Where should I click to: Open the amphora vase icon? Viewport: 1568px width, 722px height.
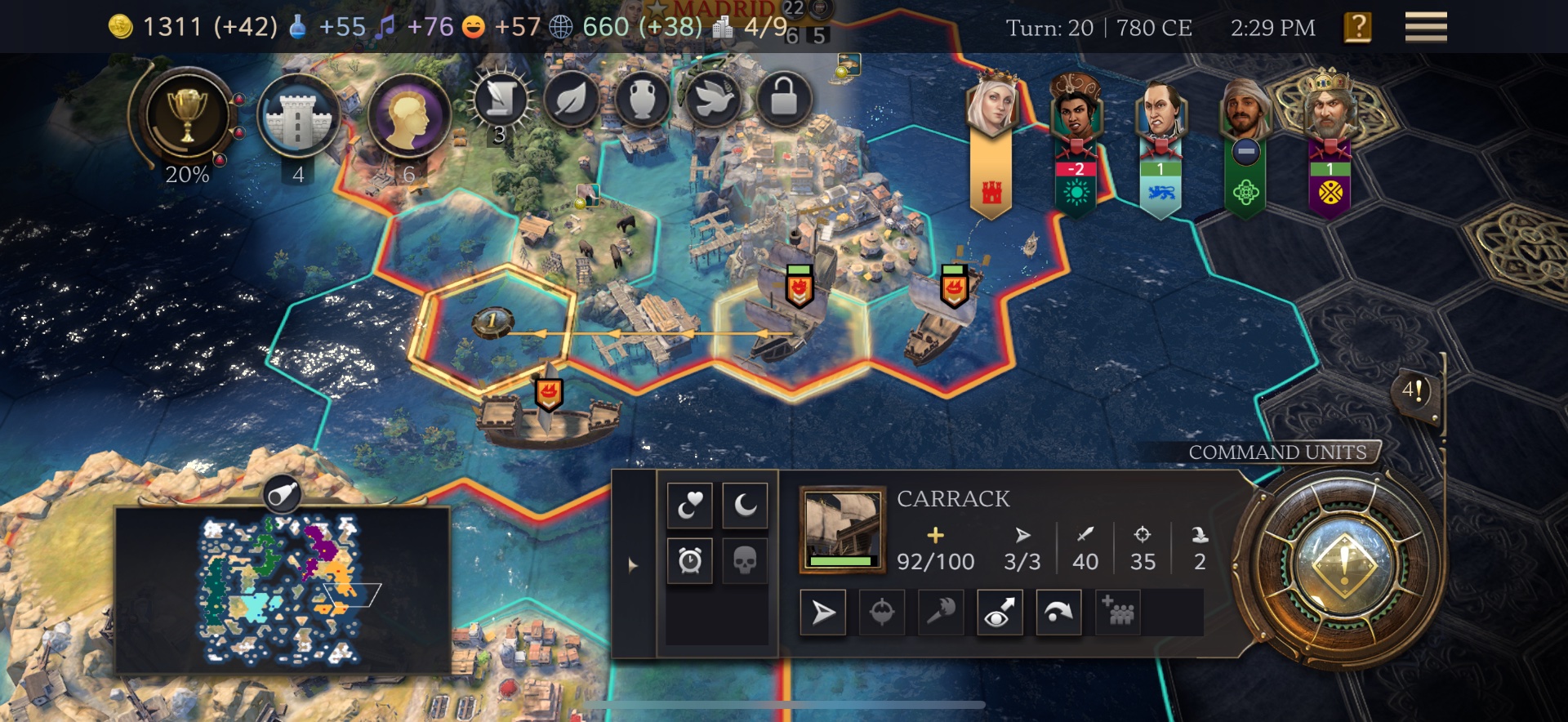click(x=643, y=100)
